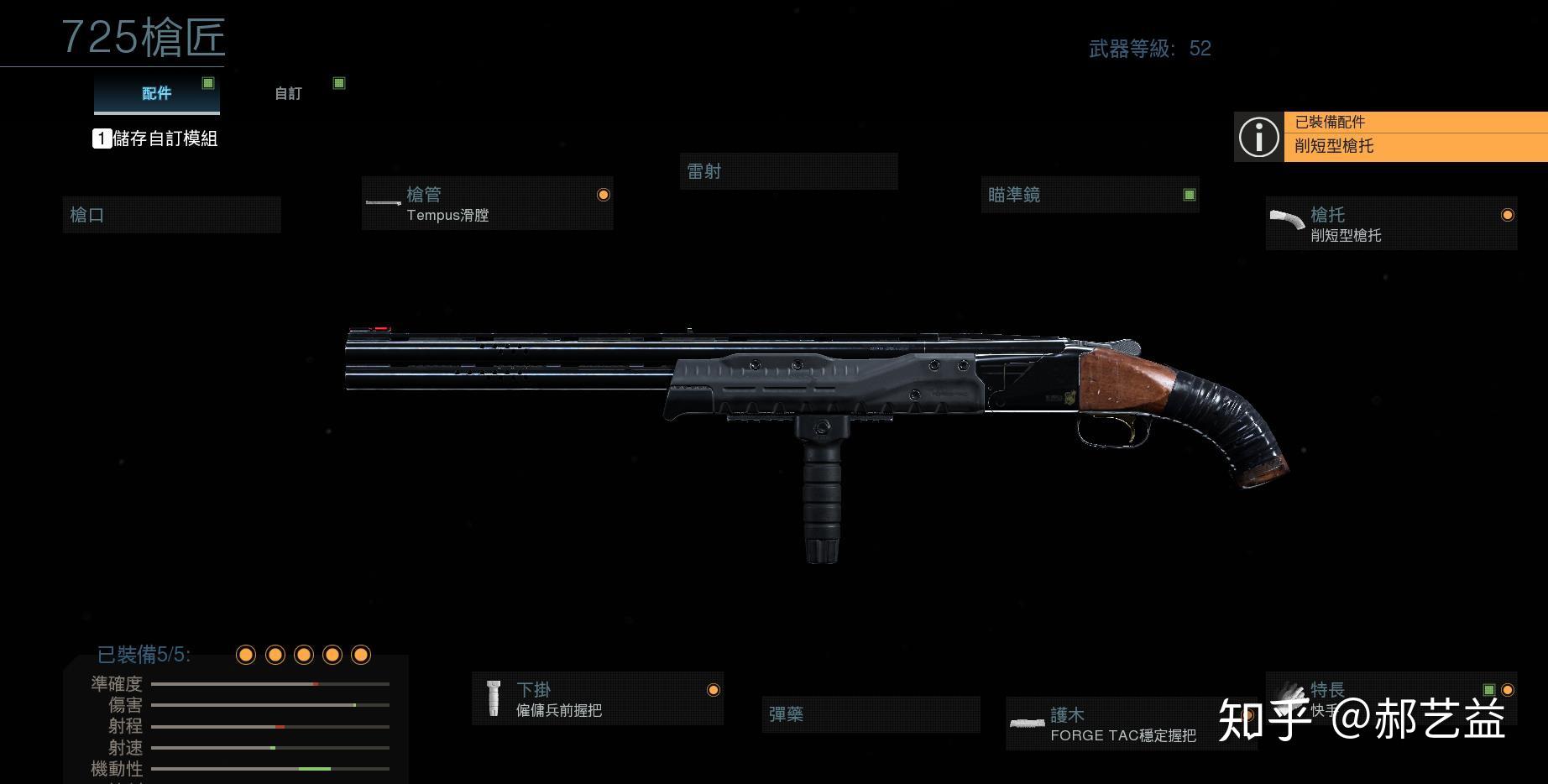Save the loadout via 儲存自訂模組

[156, 139]
